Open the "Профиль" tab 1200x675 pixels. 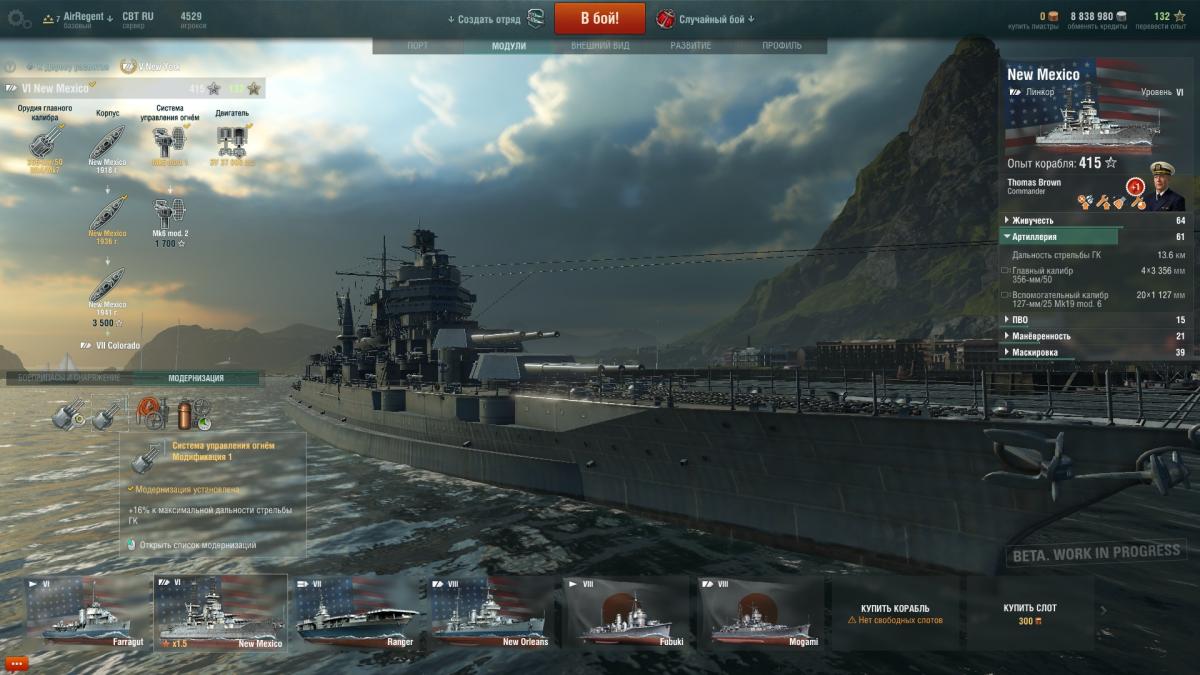point(781,46)
